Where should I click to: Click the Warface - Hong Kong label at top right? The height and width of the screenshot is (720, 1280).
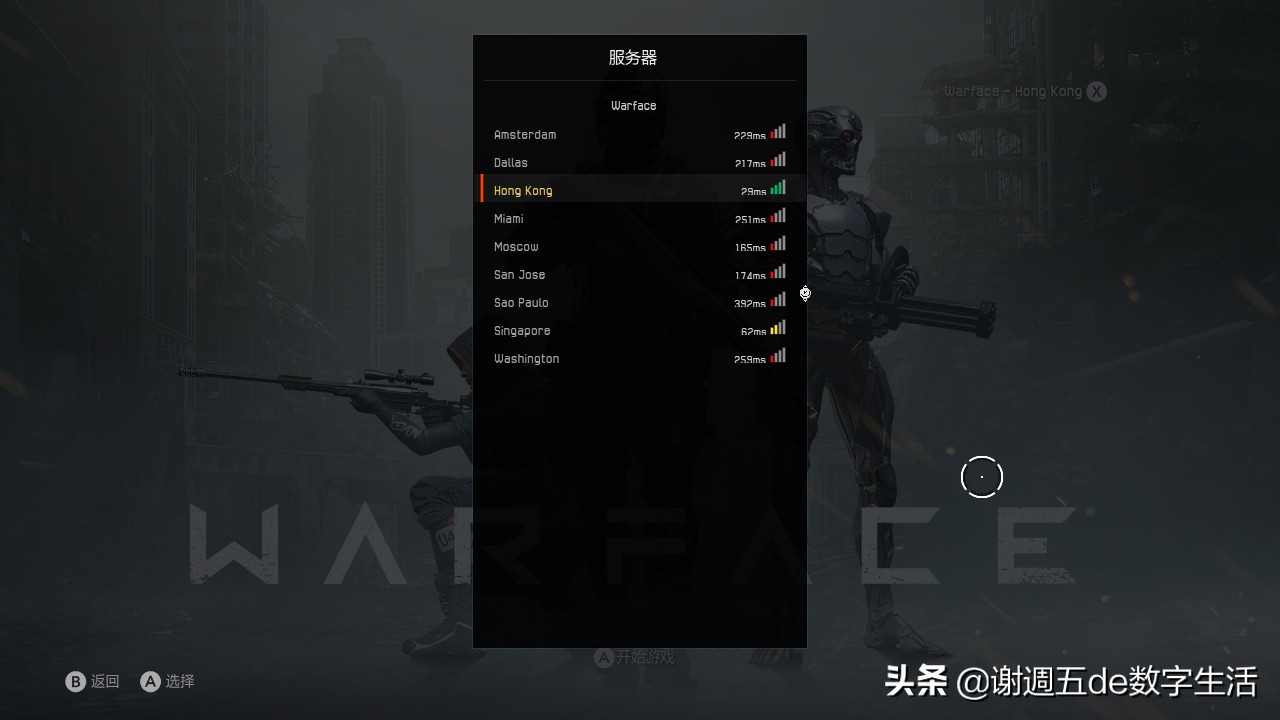point(1013,91)
